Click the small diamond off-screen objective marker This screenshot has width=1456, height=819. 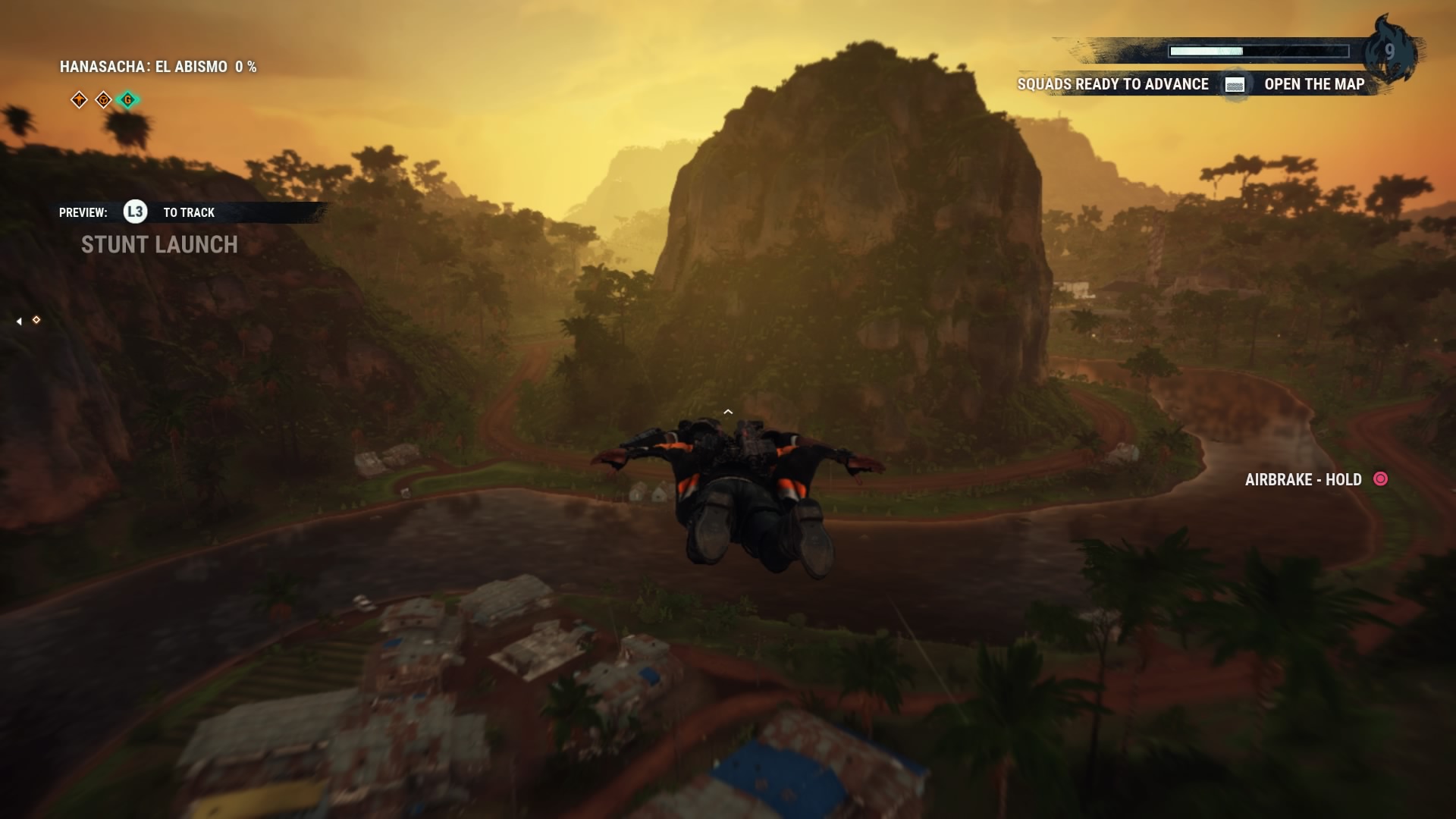(36, 320)
